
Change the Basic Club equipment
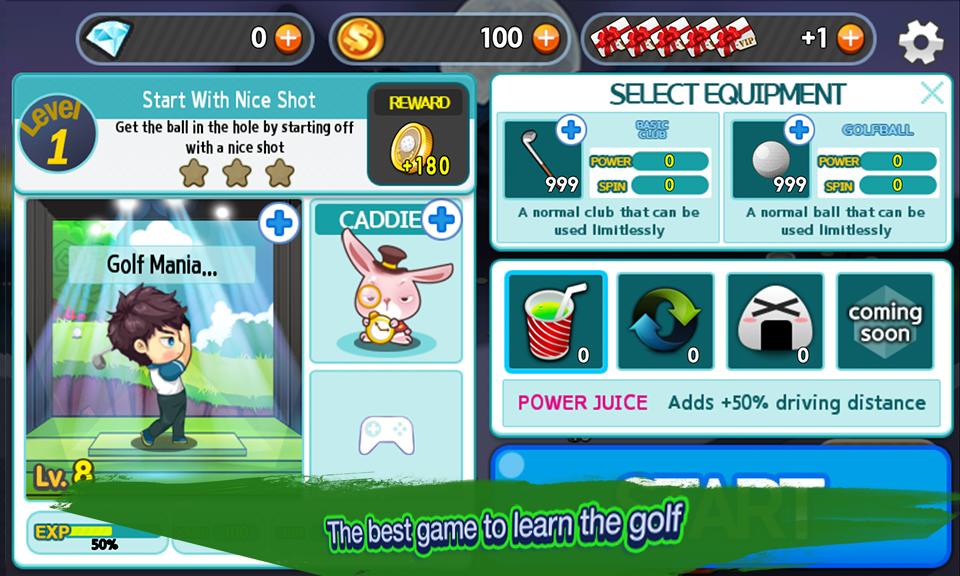(571, 130)
